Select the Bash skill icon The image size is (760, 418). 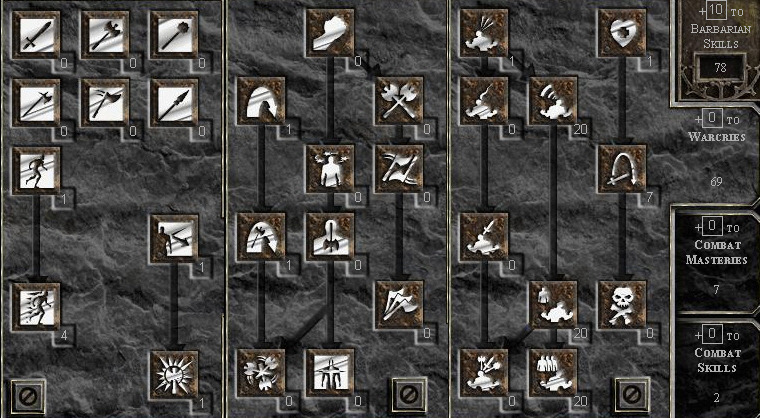point(330,35)
